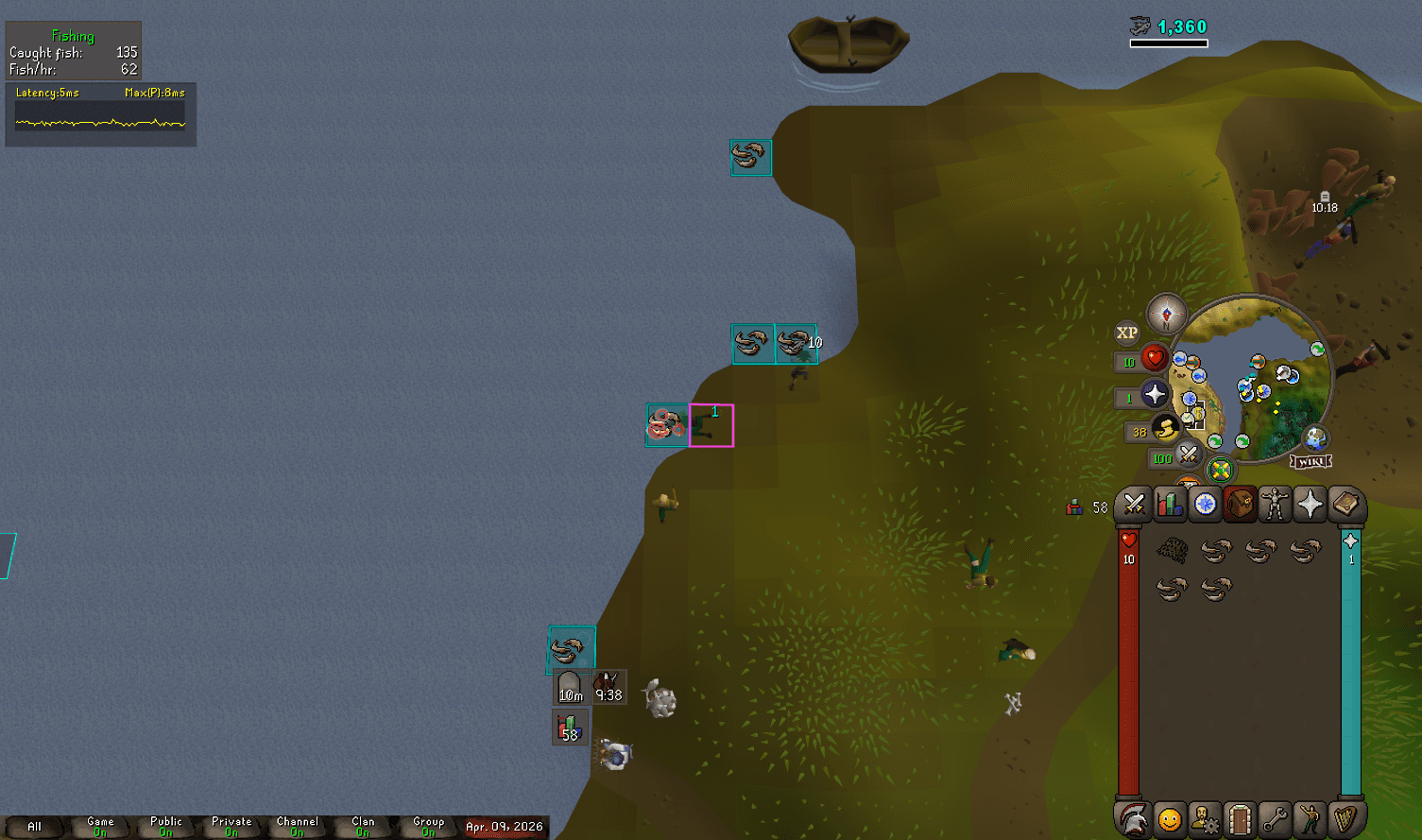
Task: Select the All chat tab
Action: click(x=33, y=825)
